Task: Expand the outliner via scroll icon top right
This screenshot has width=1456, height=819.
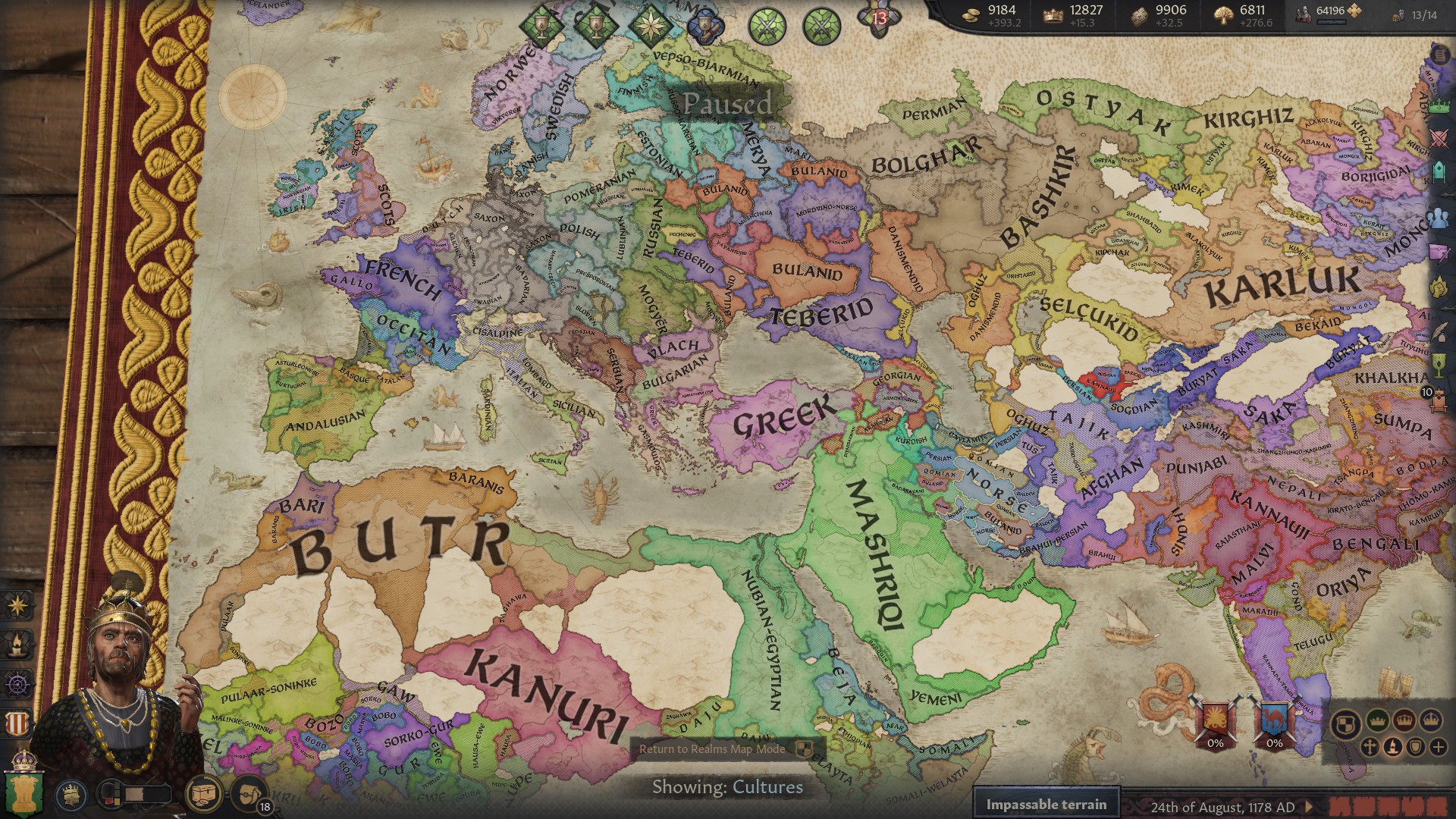Action: 1439,55
